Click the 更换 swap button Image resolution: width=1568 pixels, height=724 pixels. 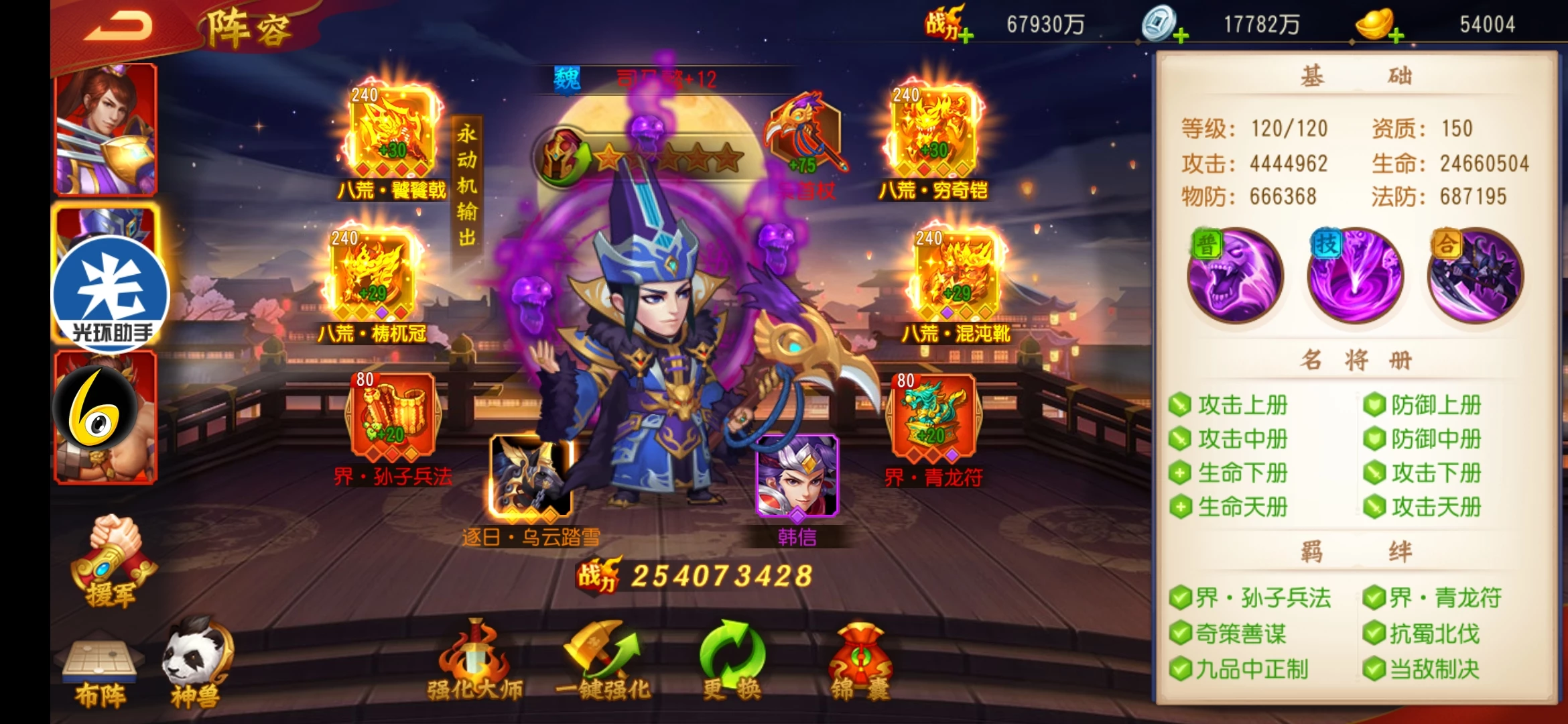(731, 660)
